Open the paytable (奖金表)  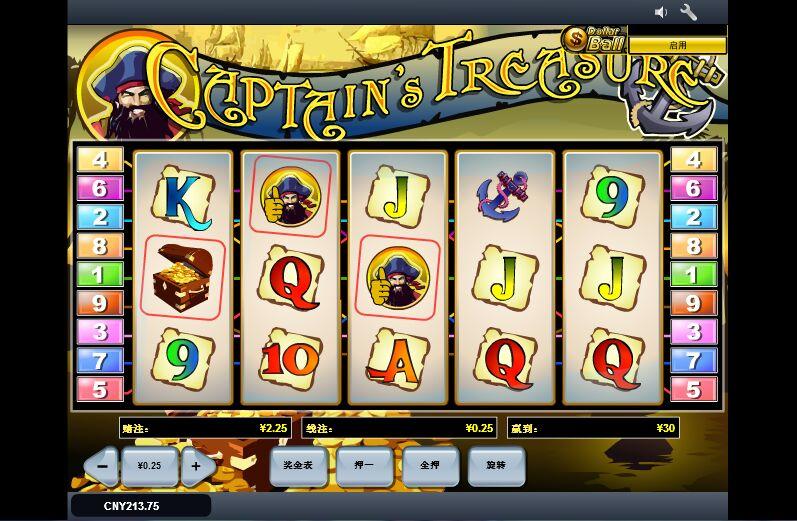point(298,466)
